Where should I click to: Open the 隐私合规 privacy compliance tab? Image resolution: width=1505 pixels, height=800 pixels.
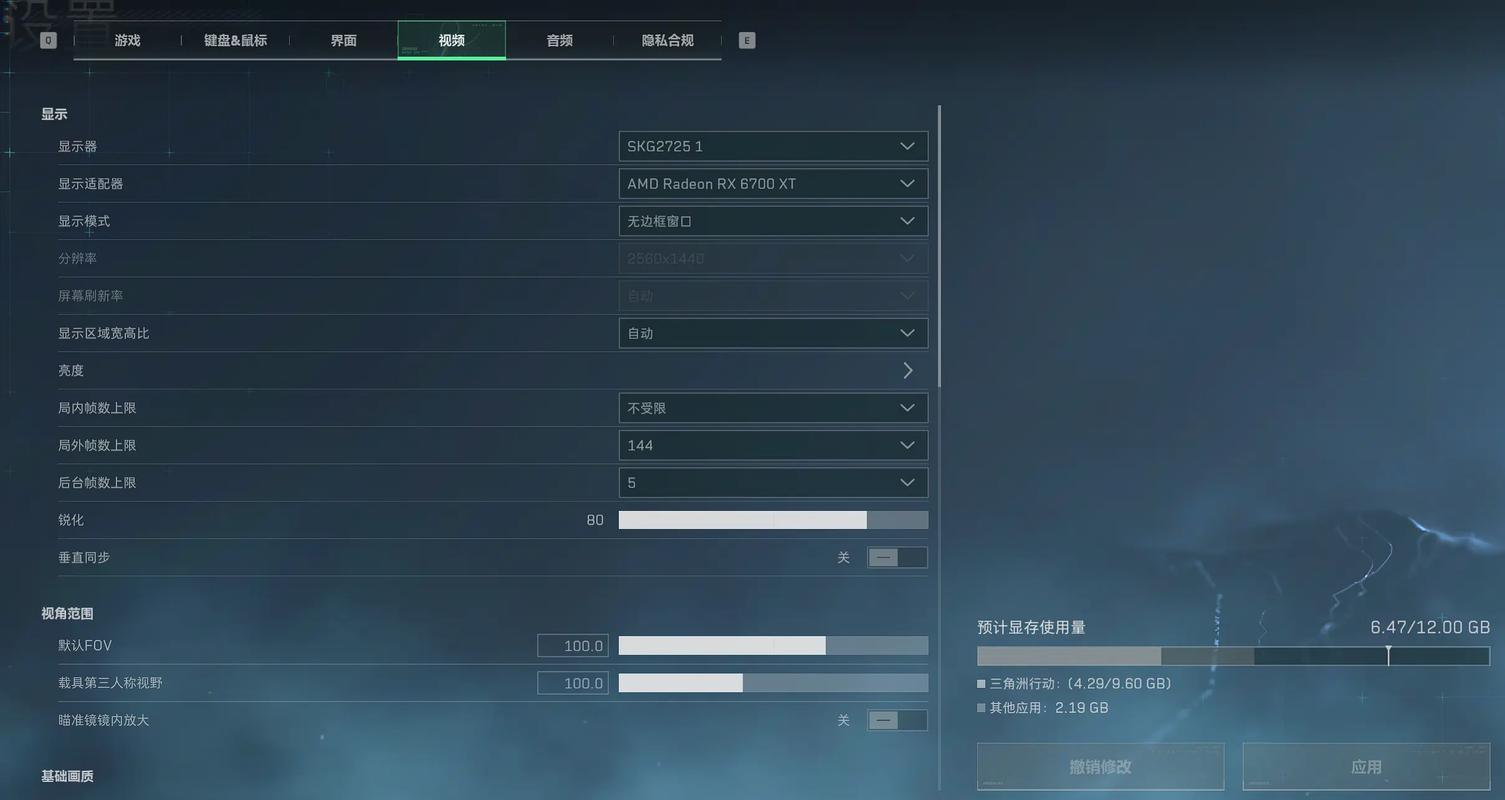pyautogui.click(x=667, y=40)
